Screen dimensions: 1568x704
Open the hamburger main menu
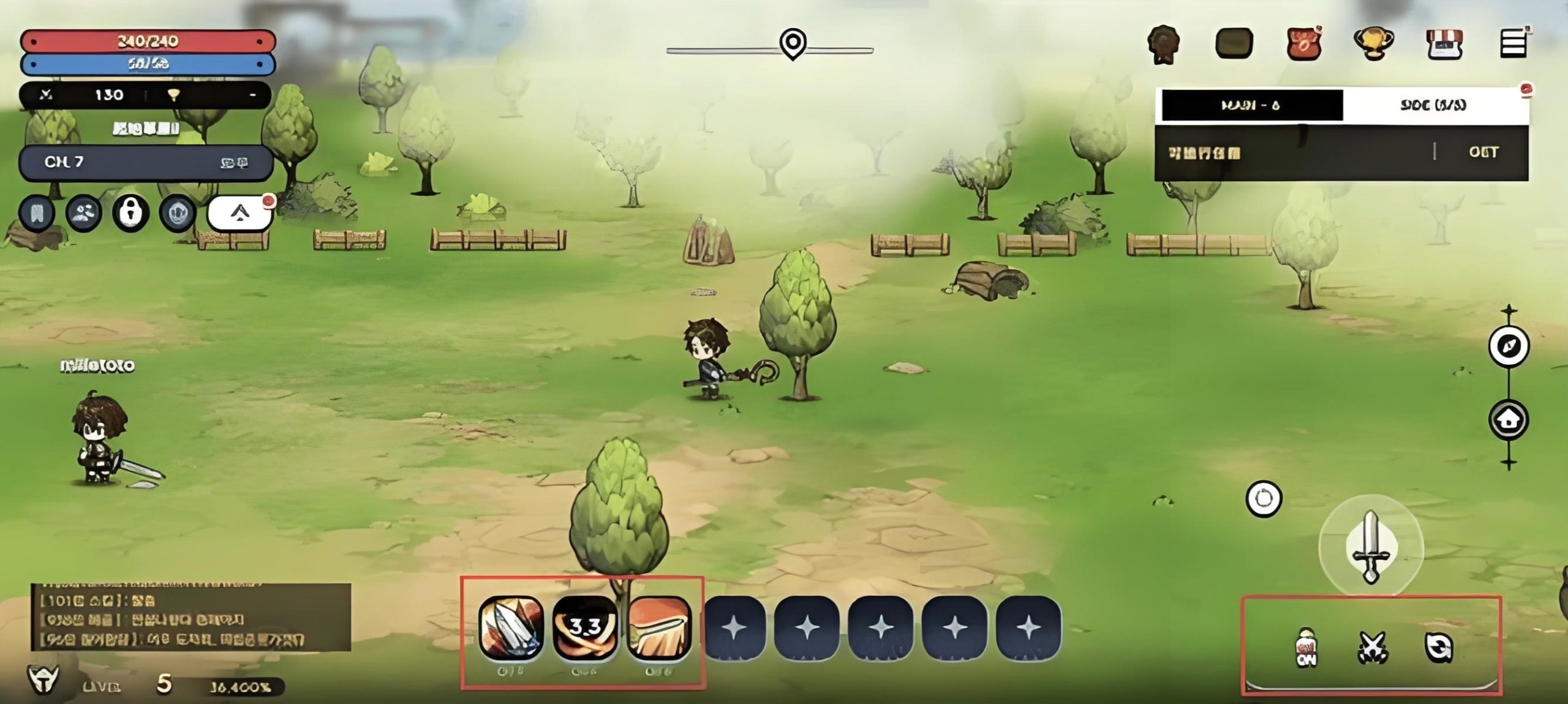pos(1513,44)
